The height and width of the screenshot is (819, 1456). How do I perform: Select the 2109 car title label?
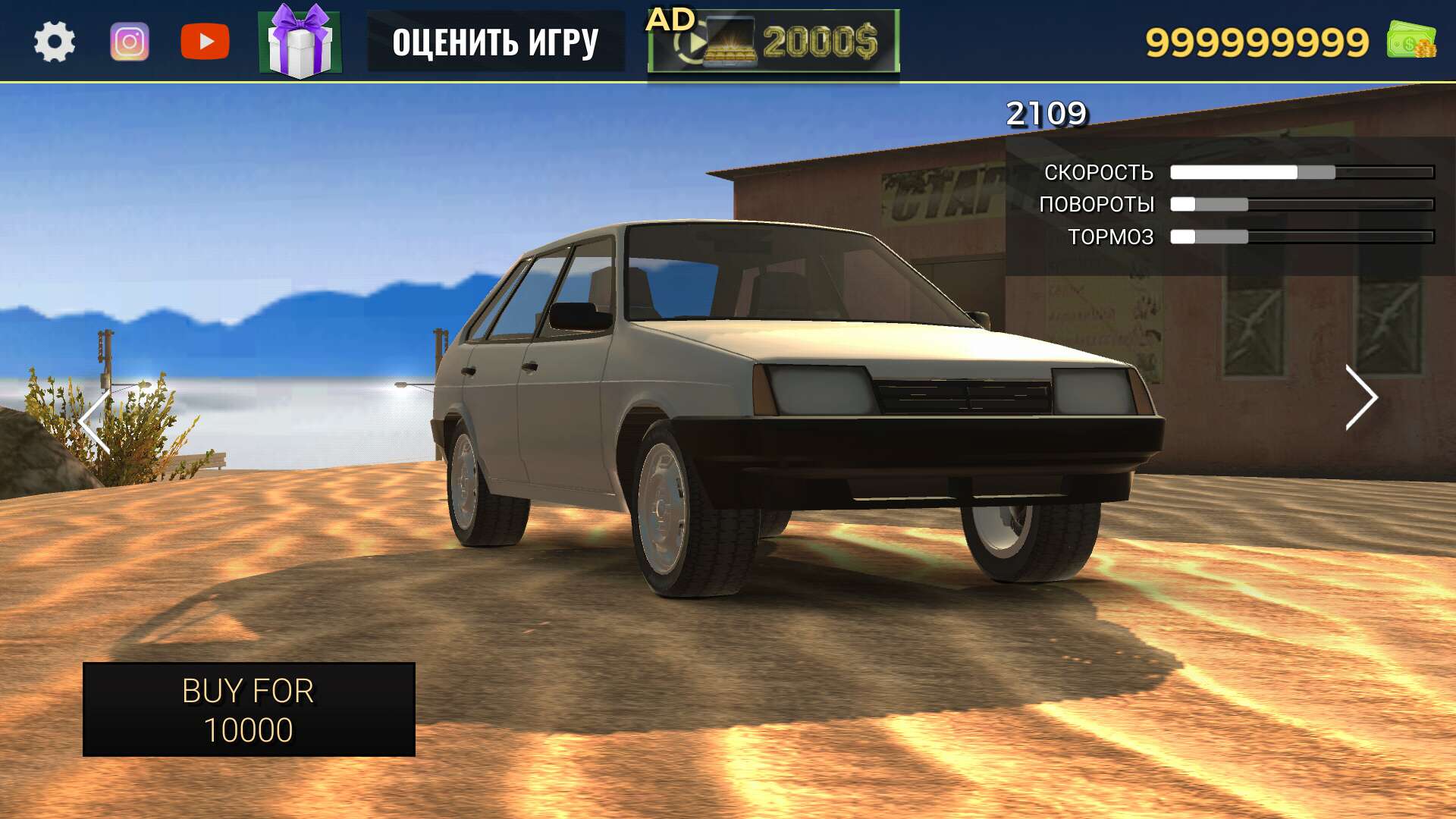pyautogui.click(x=1046, y=112)
